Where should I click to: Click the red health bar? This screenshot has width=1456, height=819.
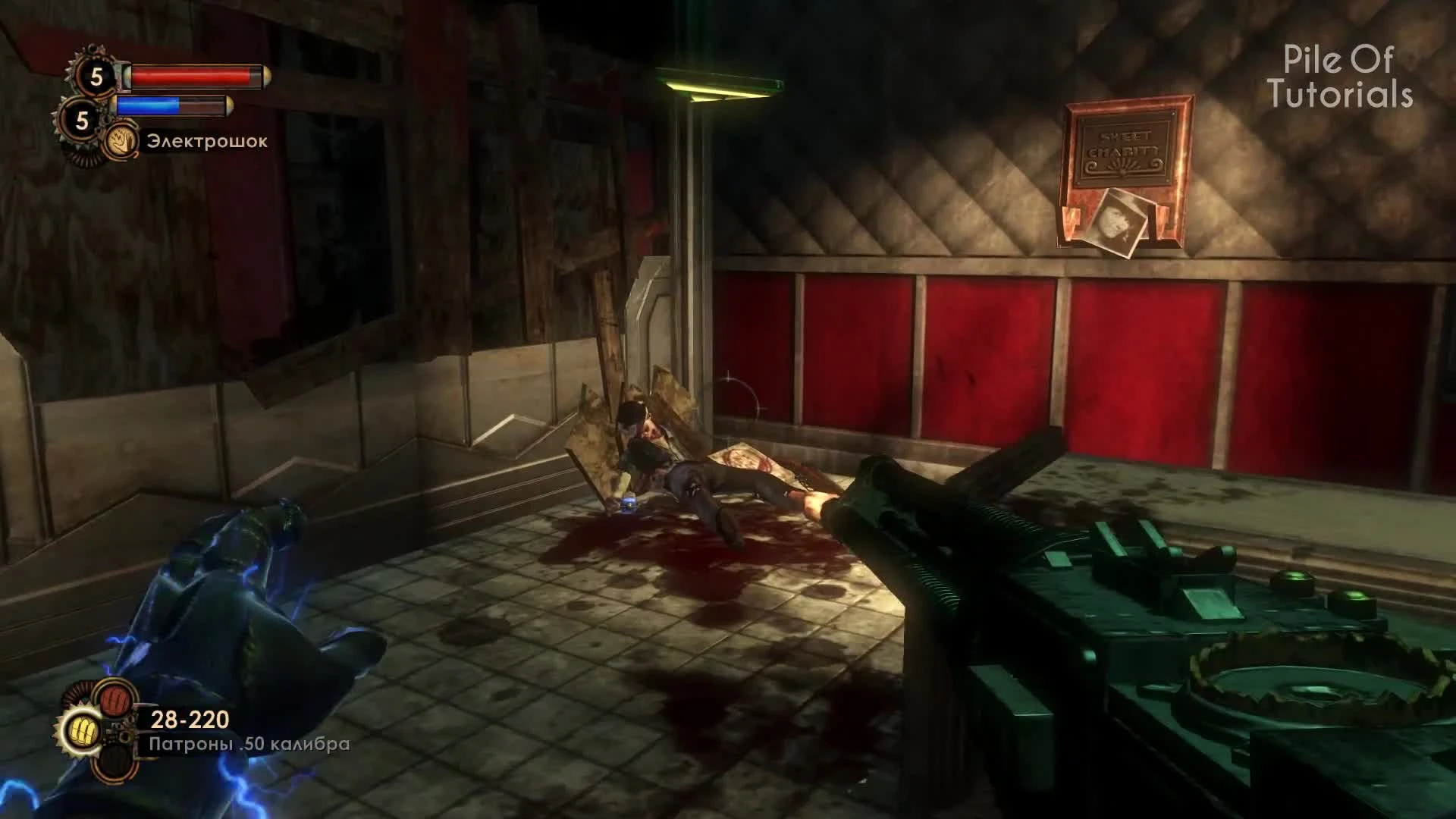(193, 76)
